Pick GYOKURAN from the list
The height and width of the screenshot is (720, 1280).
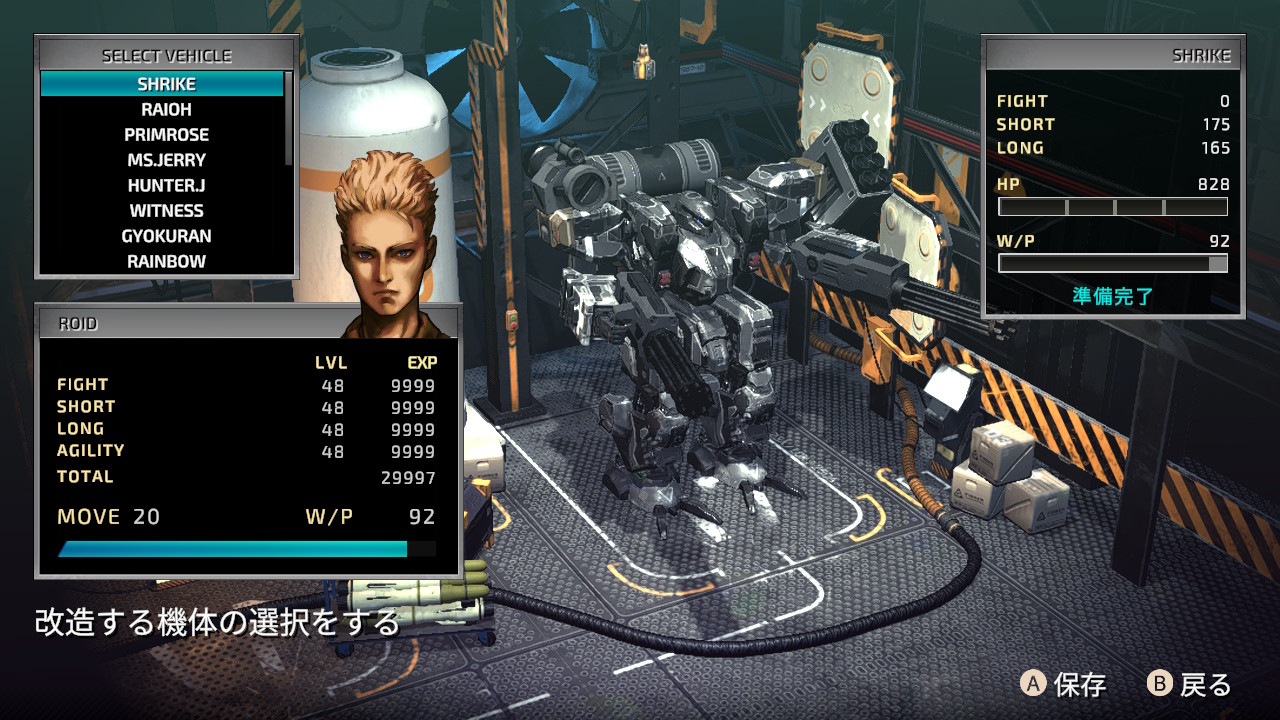point(166,236)
